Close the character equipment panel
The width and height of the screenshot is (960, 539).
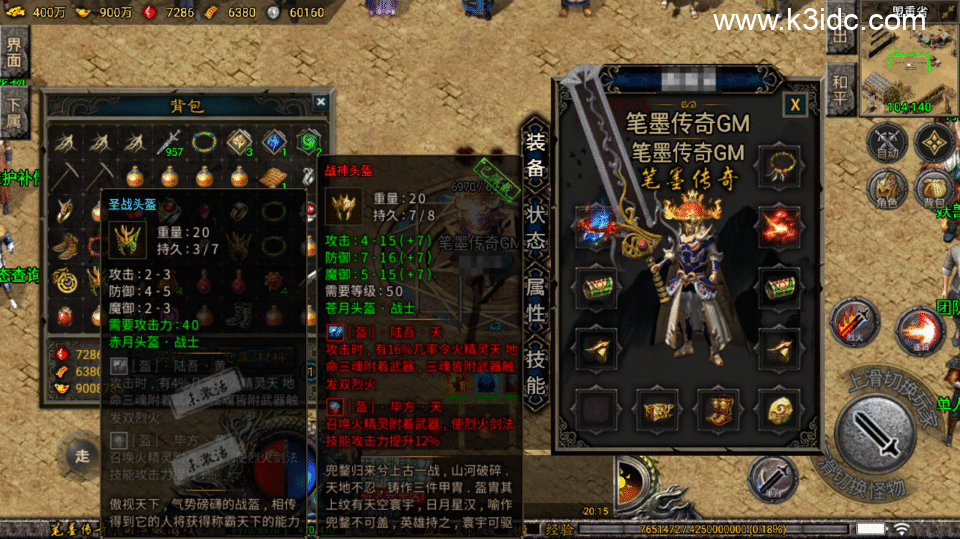[x=795, y=103]
